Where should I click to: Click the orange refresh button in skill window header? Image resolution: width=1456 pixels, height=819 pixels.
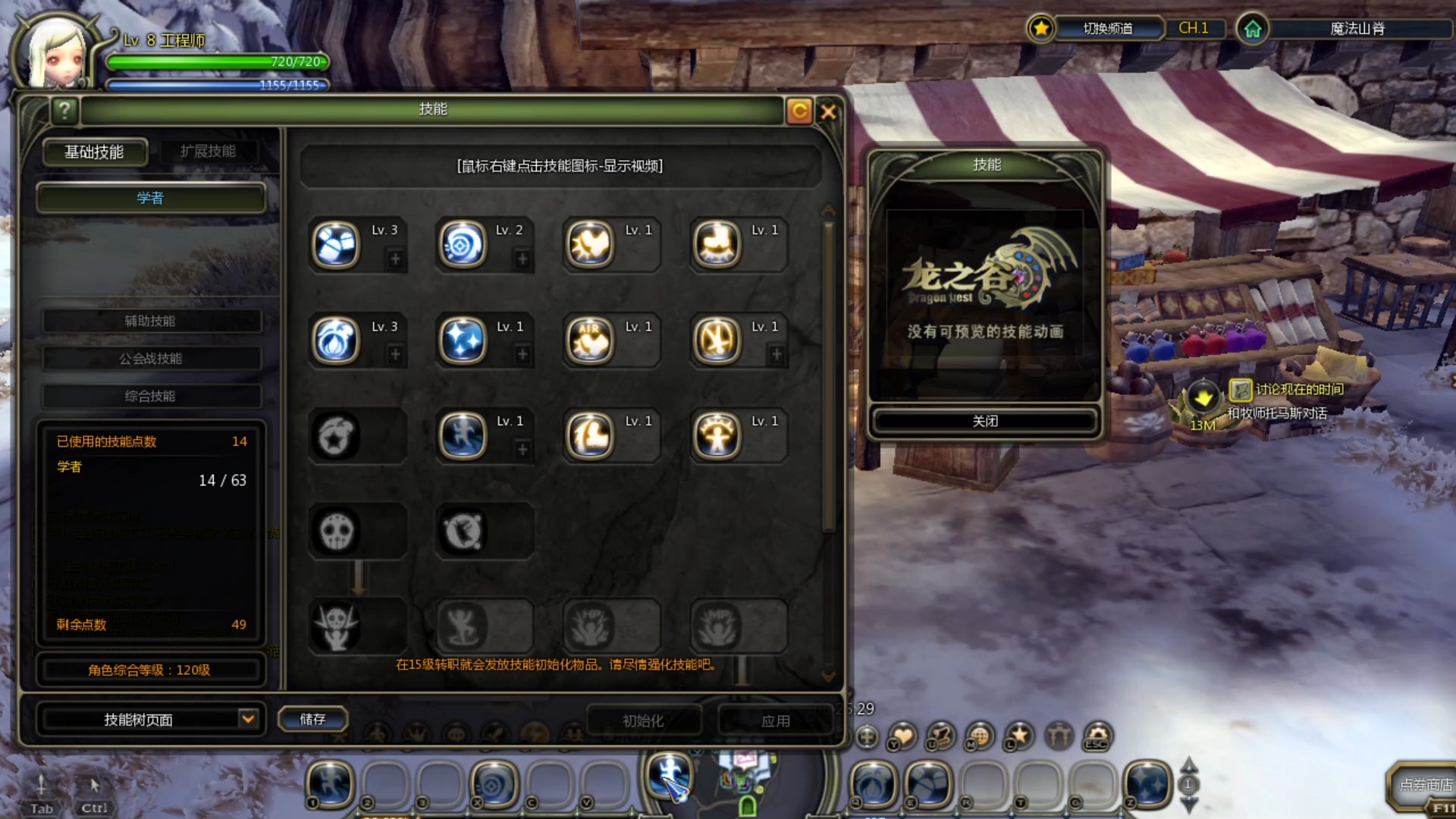pos(799,111)
